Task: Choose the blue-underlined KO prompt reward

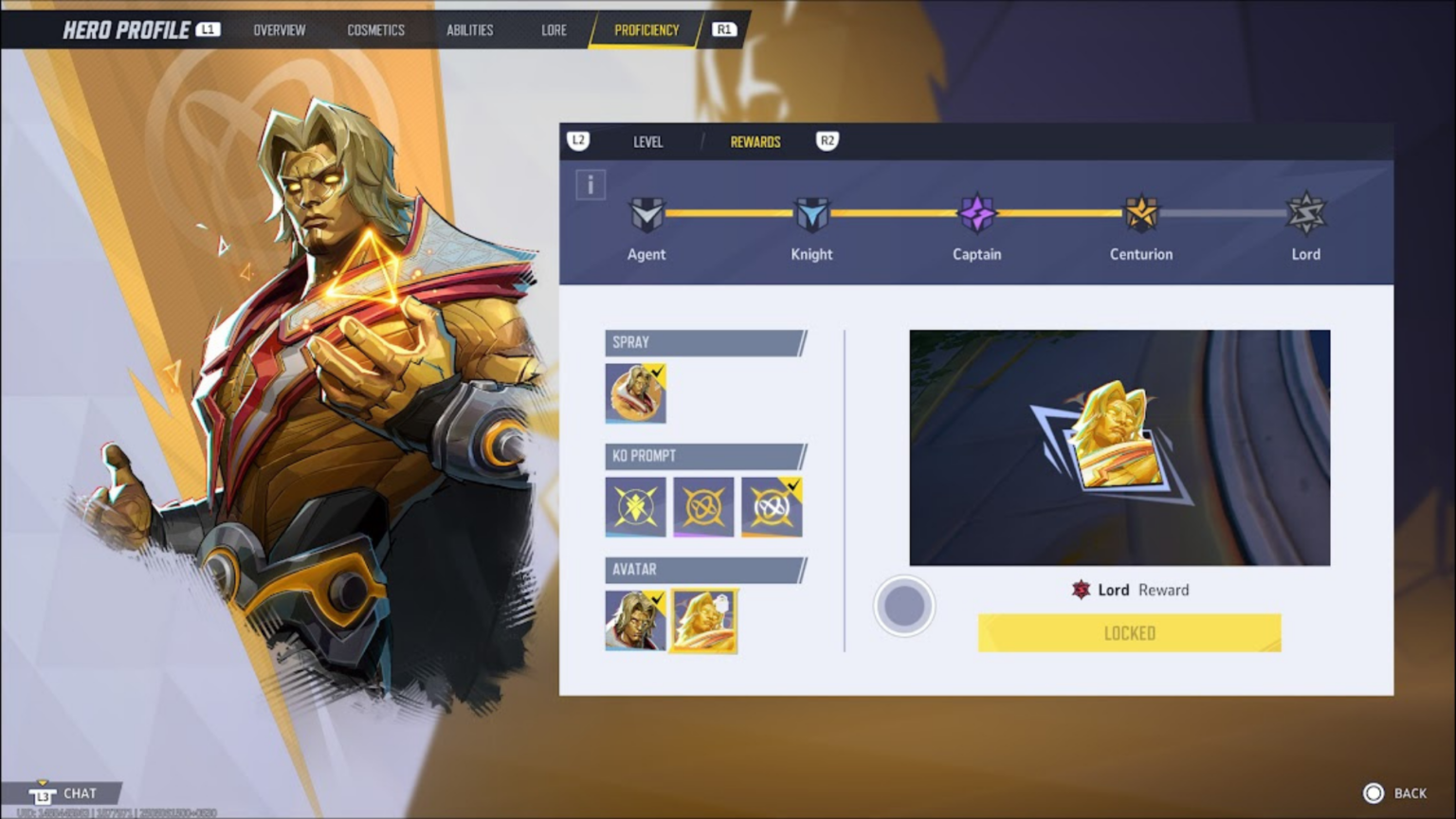Action: click(635, 507)
